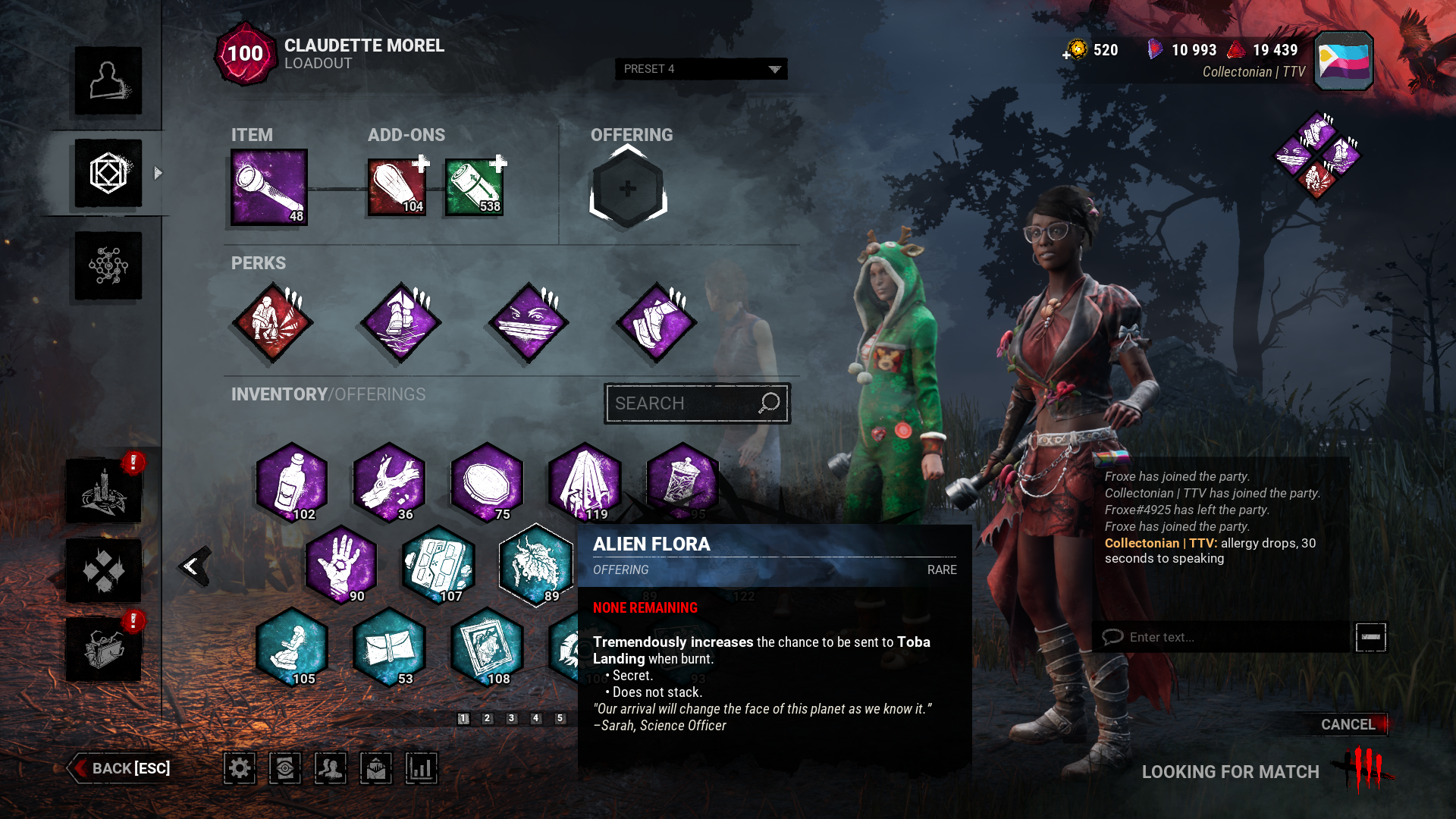Switch to inventory page 3

click(x=512, y=718)
